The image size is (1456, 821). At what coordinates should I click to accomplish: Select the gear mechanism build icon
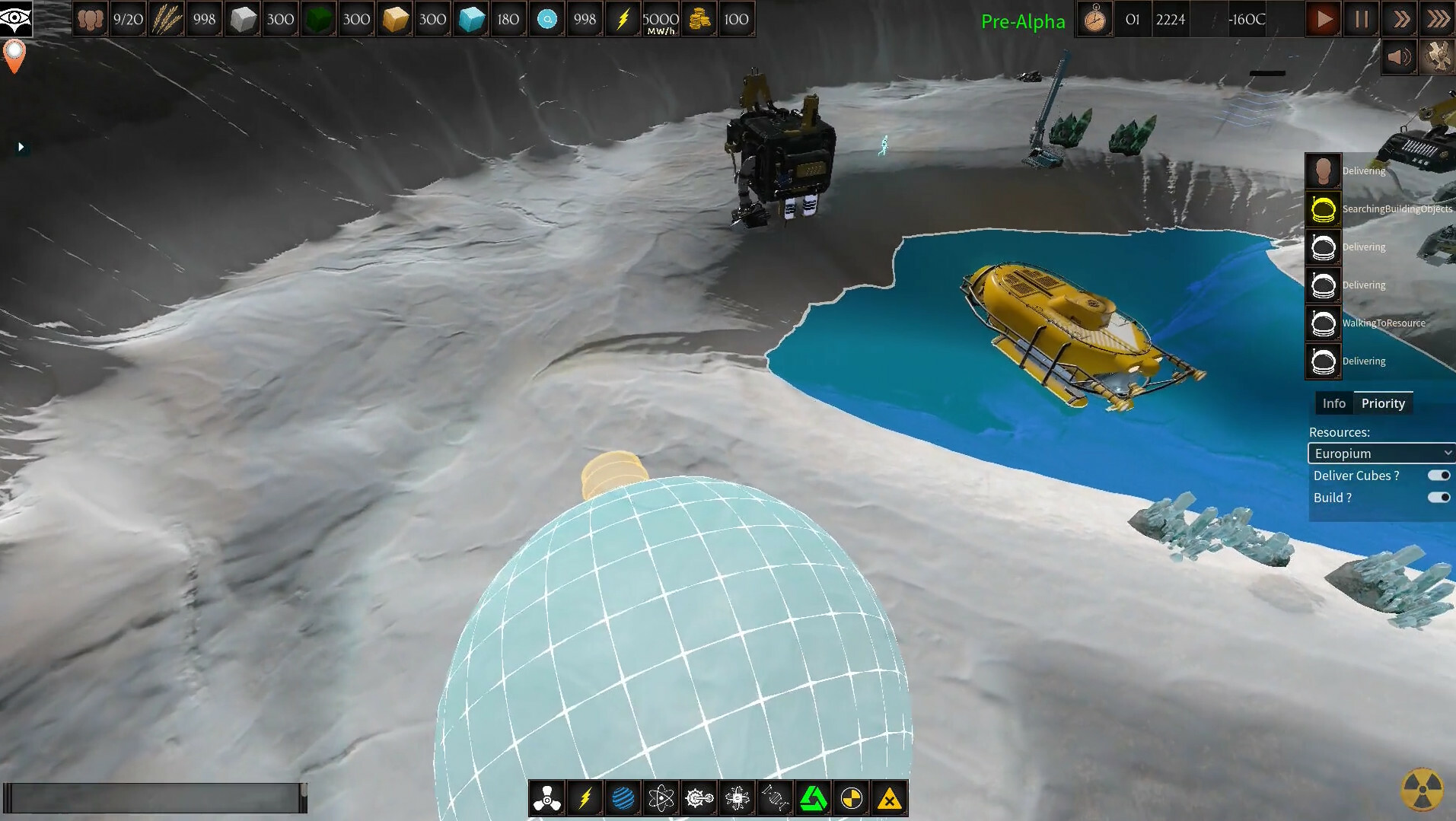[699, 797]
